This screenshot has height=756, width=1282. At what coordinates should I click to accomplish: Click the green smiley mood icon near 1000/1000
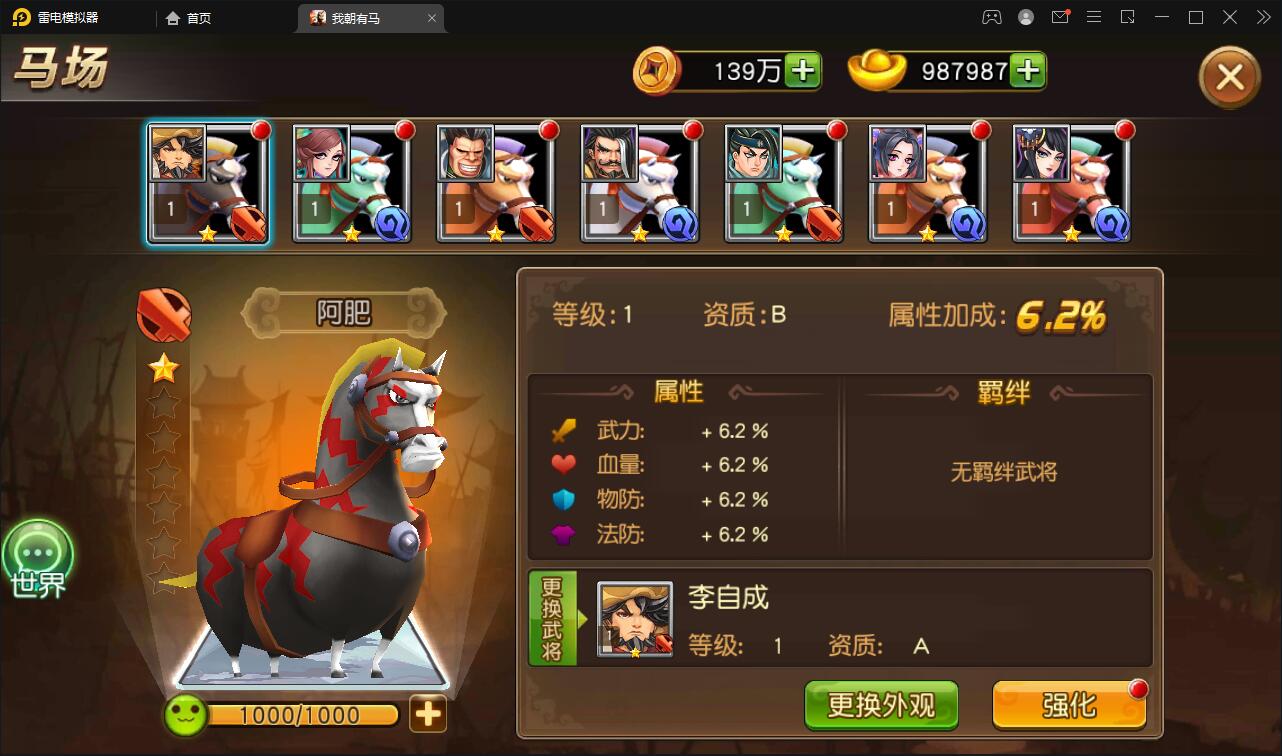[x=185, y=716]
